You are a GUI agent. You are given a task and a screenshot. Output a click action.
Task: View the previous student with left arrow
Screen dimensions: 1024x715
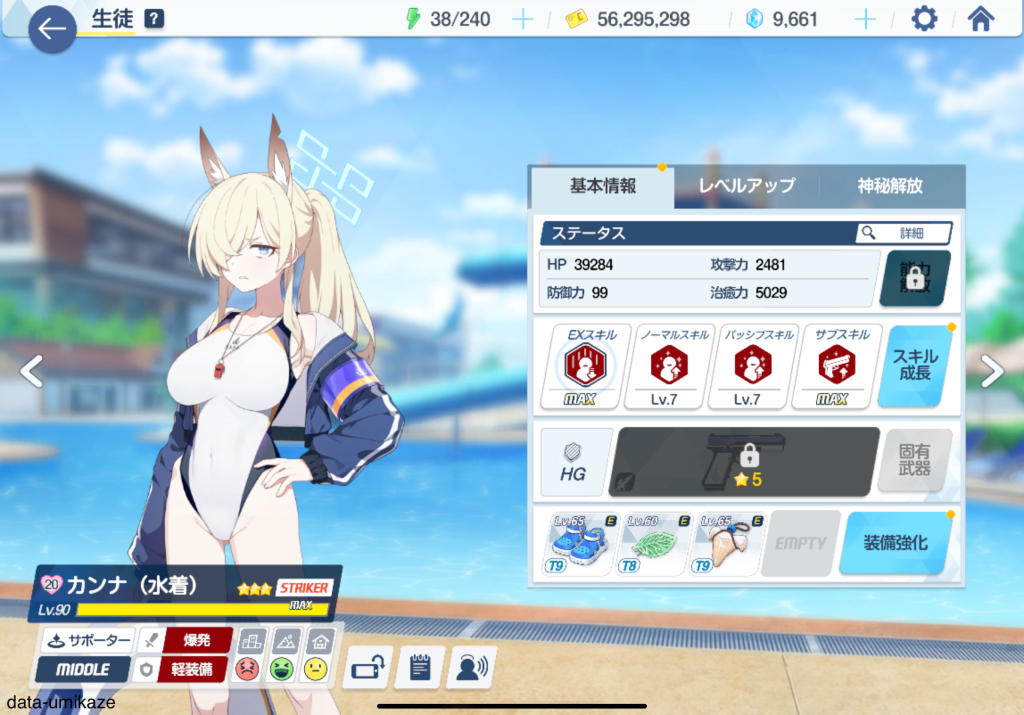pyautogui.click(x=32, y=372)
